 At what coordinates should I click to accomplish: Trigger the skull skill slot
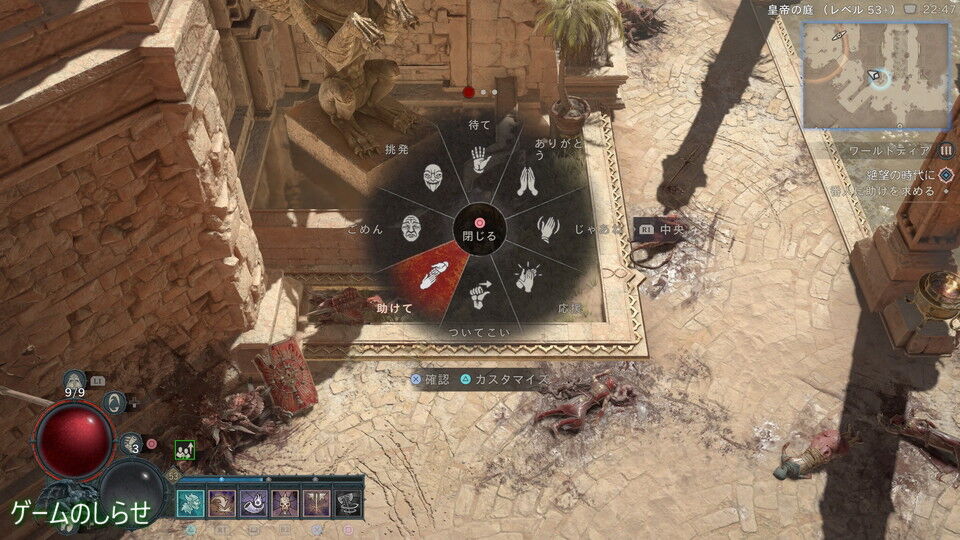click(284, 501)
